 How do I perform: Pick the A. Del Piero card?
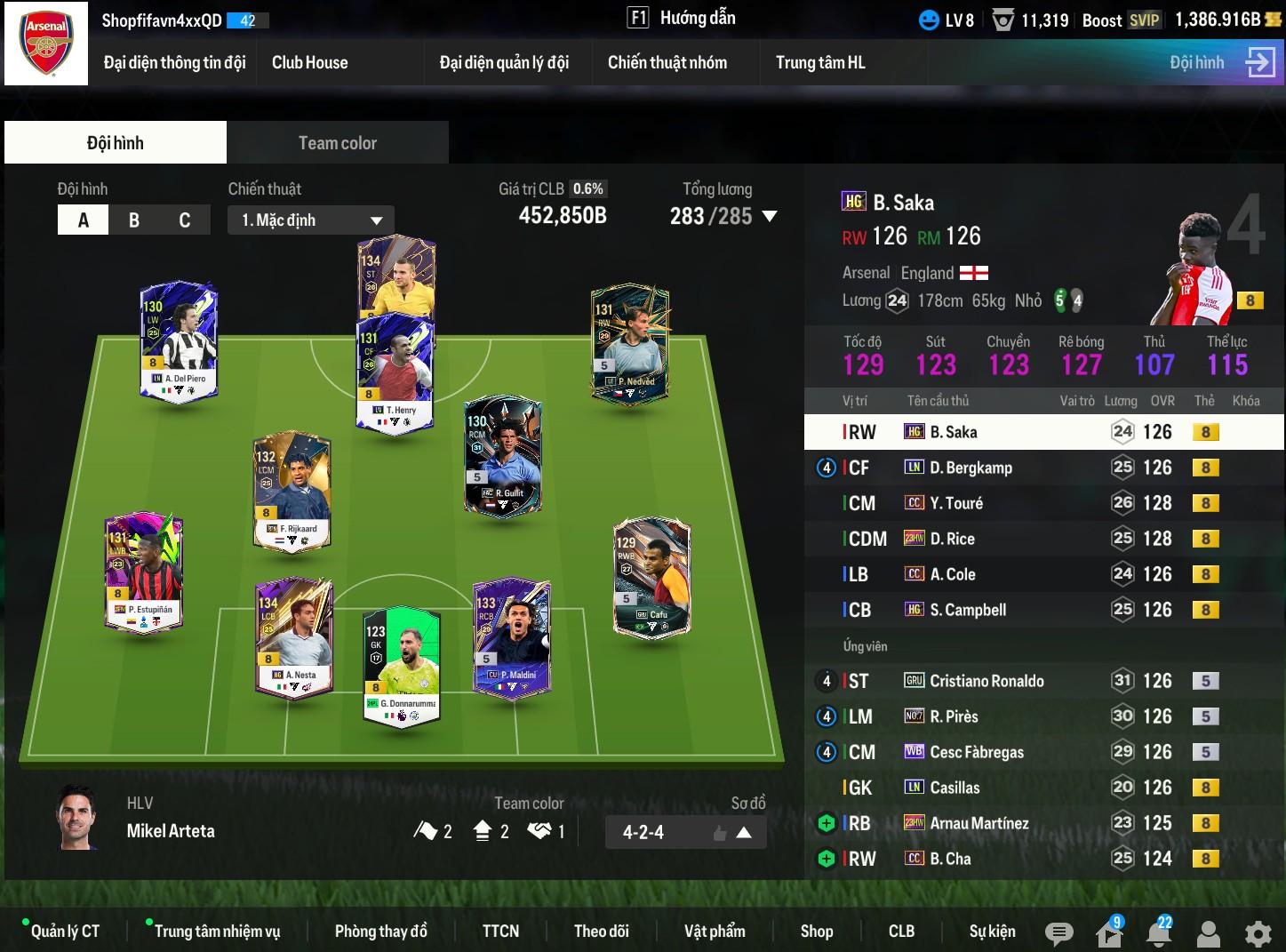[179, 342]
